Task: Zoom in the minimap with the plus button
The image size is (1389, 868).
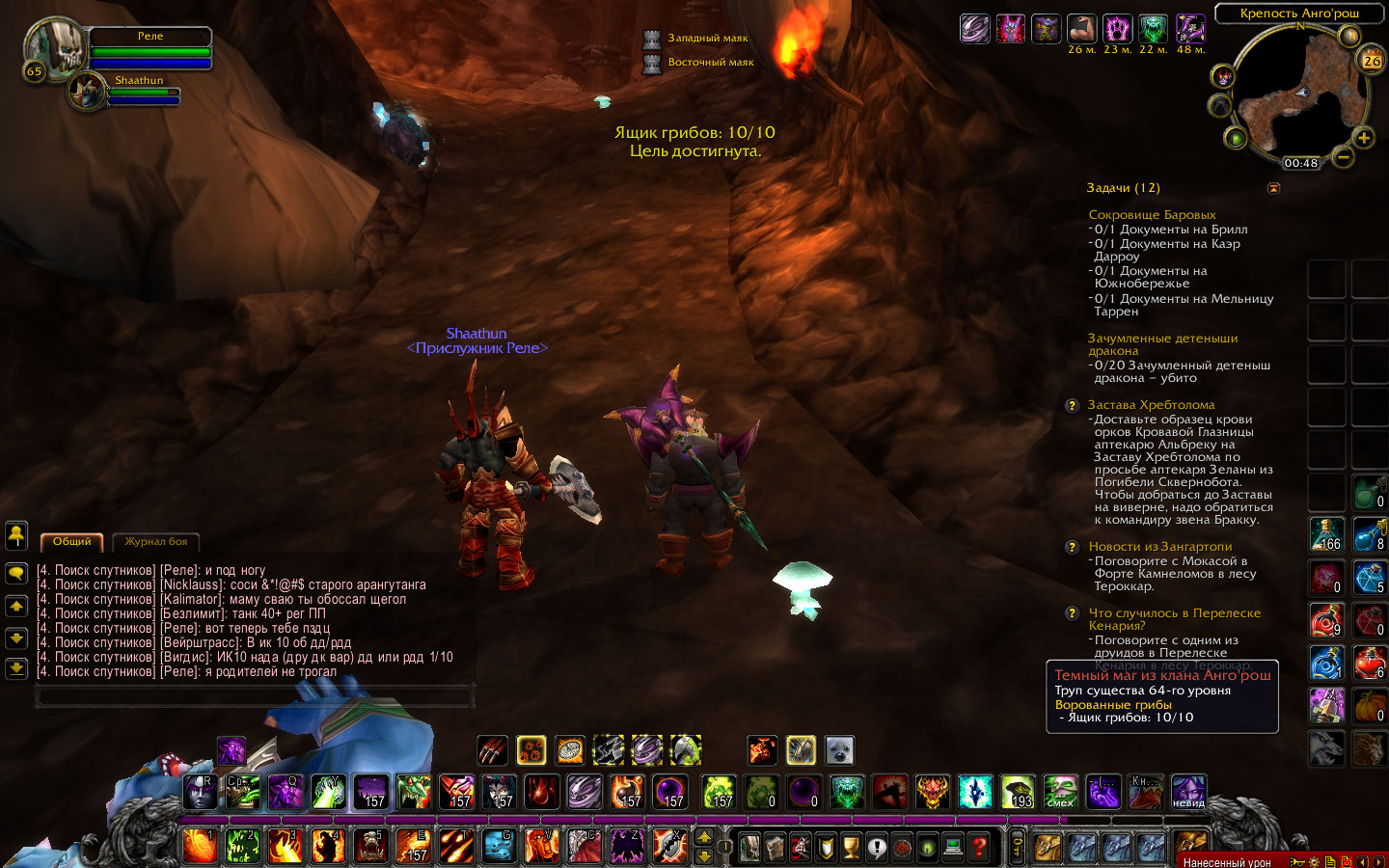Action: pyautogui.click(x=1363, y=138)
